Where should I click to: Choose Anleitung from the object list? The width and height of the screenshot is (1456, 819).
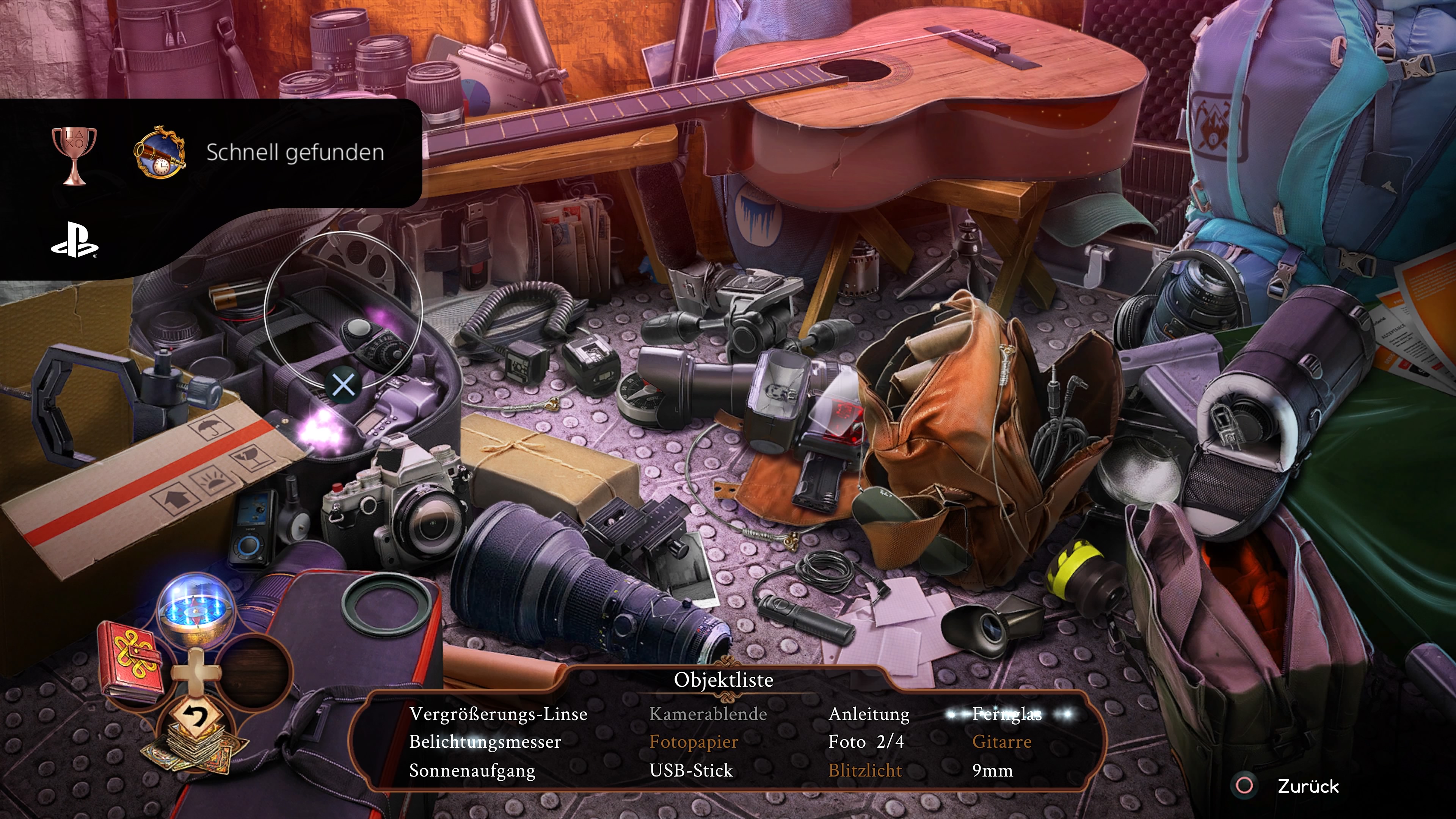pos(869,714)
